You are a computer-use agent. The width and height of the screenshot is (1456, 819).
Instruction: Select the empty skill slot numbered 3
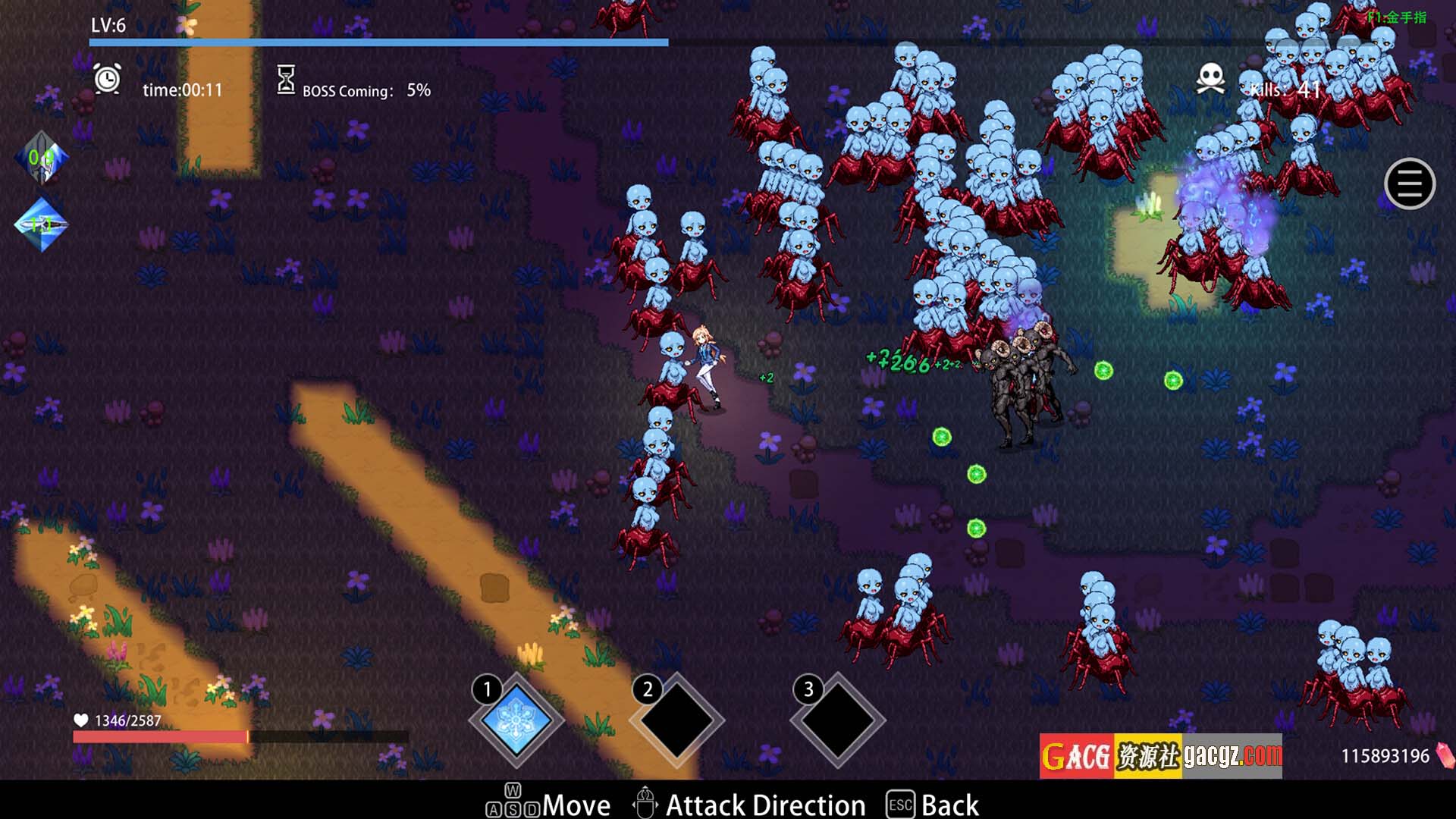pyautogui.click(x=838, y=719)
